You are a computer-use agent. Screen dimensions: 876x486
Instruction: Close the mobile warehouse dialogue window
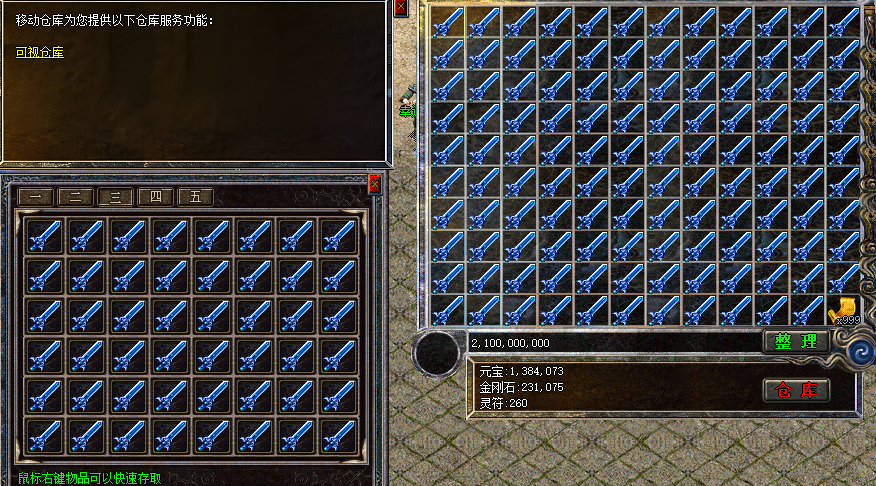[x=401, y=8]
